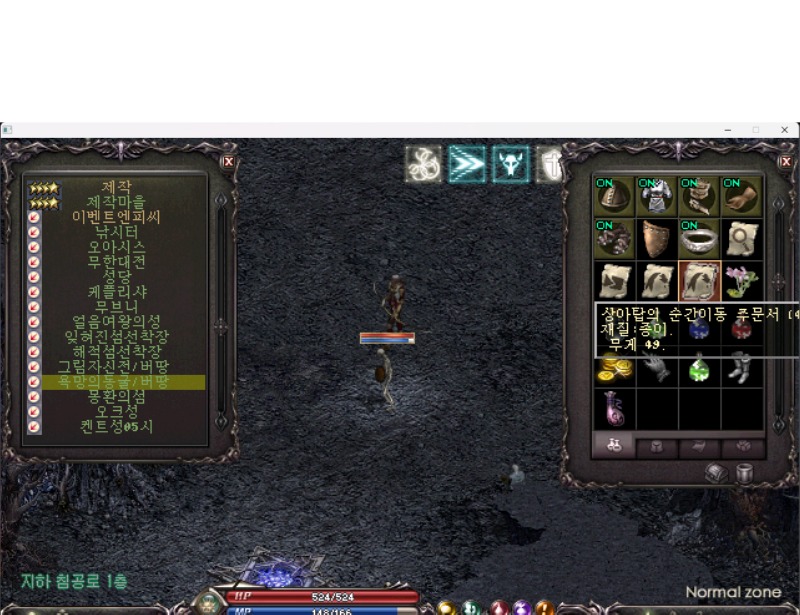Teleport to 낚시터 from the list
The image size is (800, 615).
pos(116,232)
